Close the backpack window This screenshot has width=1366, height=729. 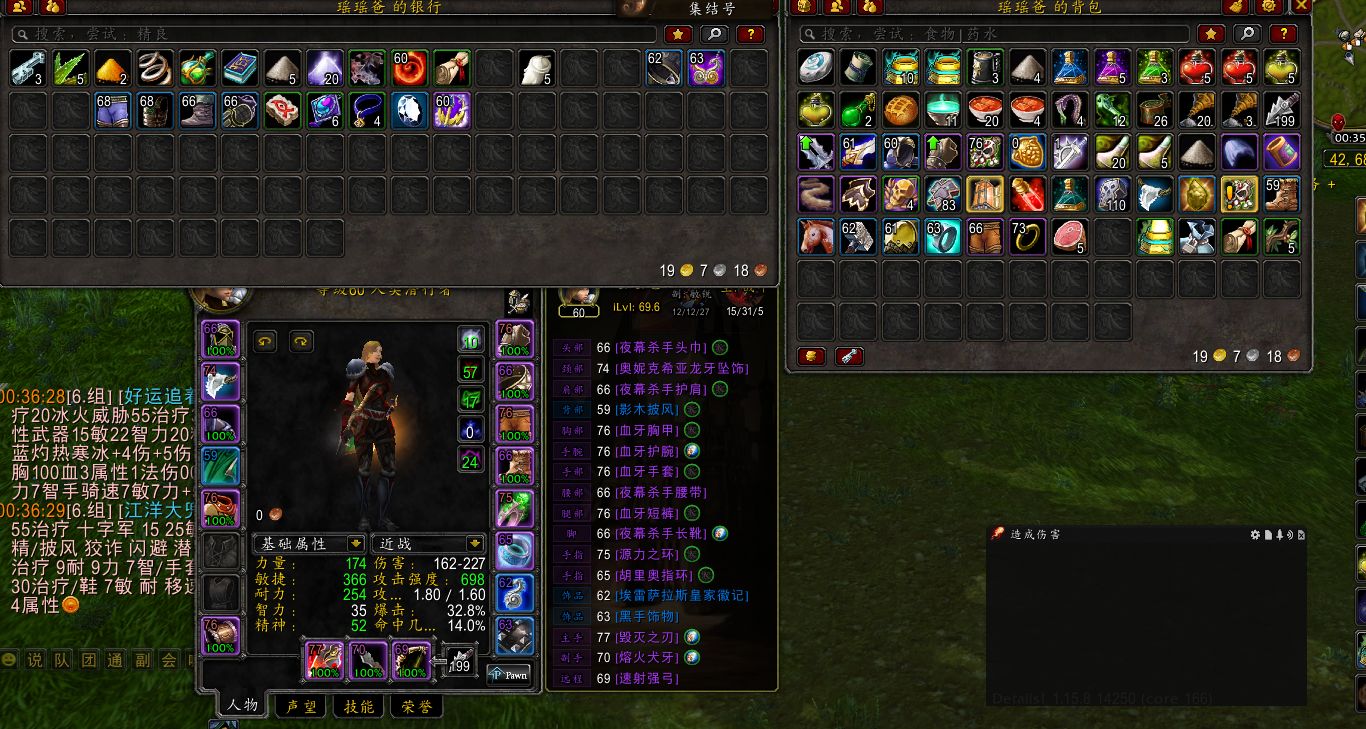[1301, 6]
